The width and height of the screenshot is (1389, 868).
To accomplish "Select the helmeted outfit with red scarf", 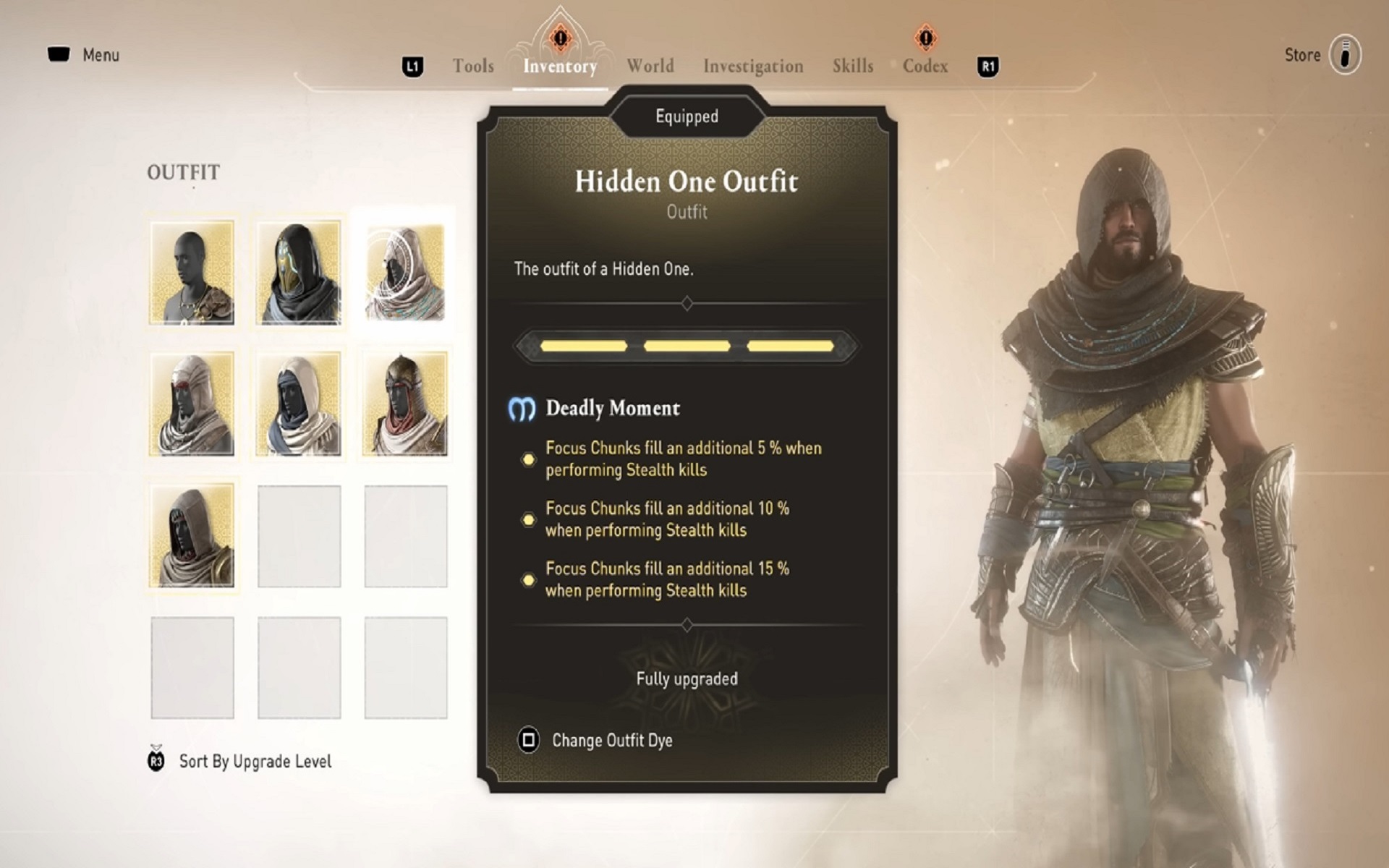I will (405, 404).
